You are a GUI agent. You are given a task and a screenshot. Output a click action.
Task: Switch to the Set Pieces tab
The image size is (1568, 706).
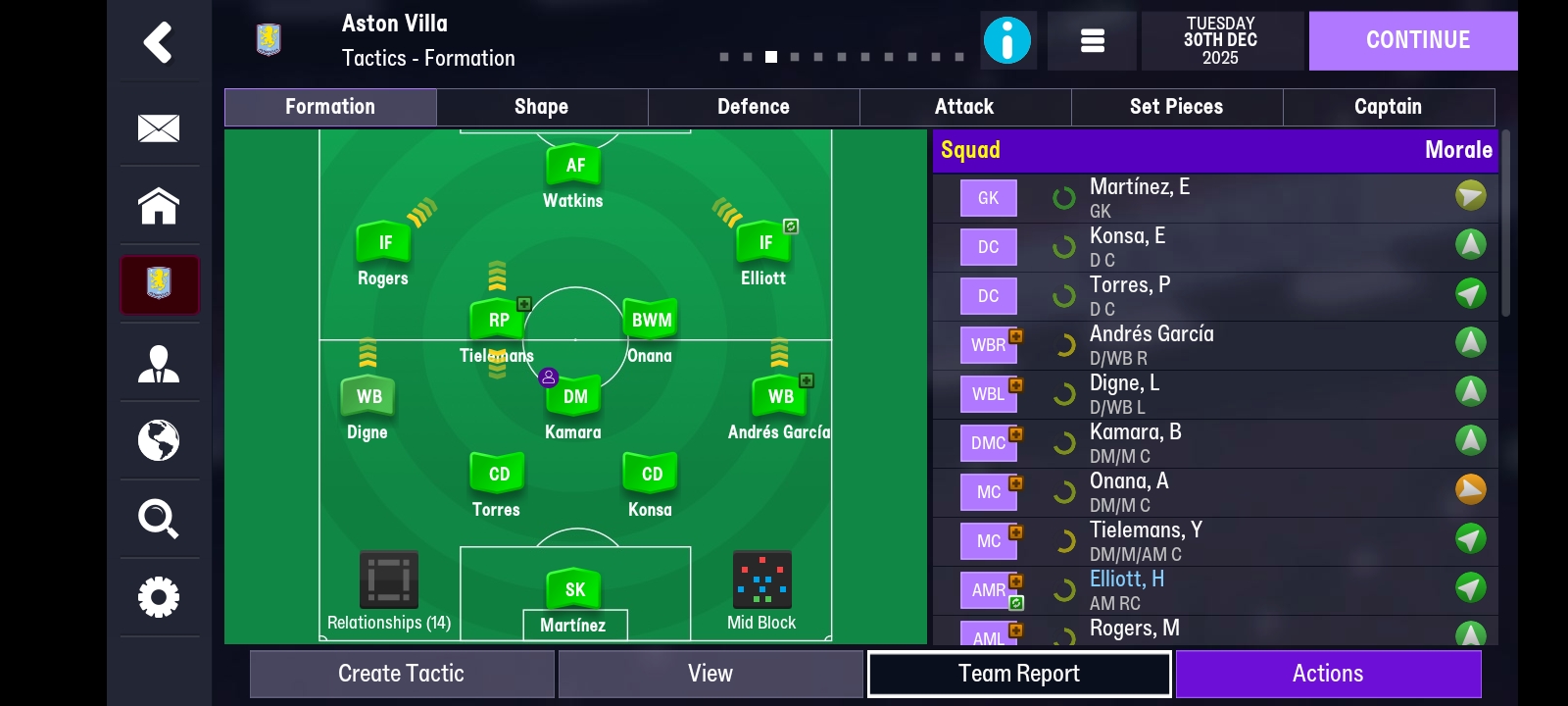point(1176,107)
